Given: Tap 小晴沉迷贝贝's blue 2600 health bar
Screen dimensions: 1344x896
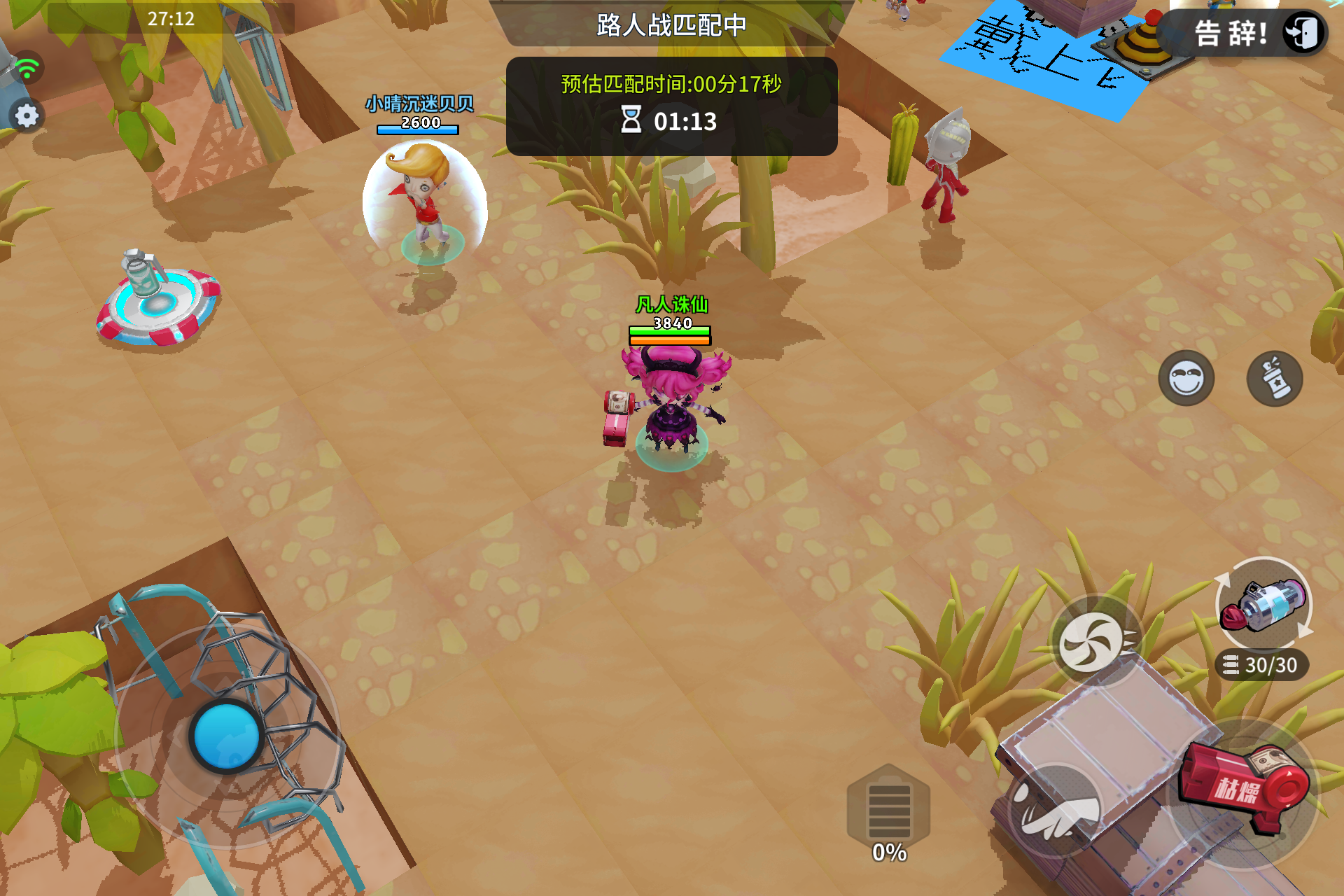Looking at the screenshot, I should pos(419,128).
